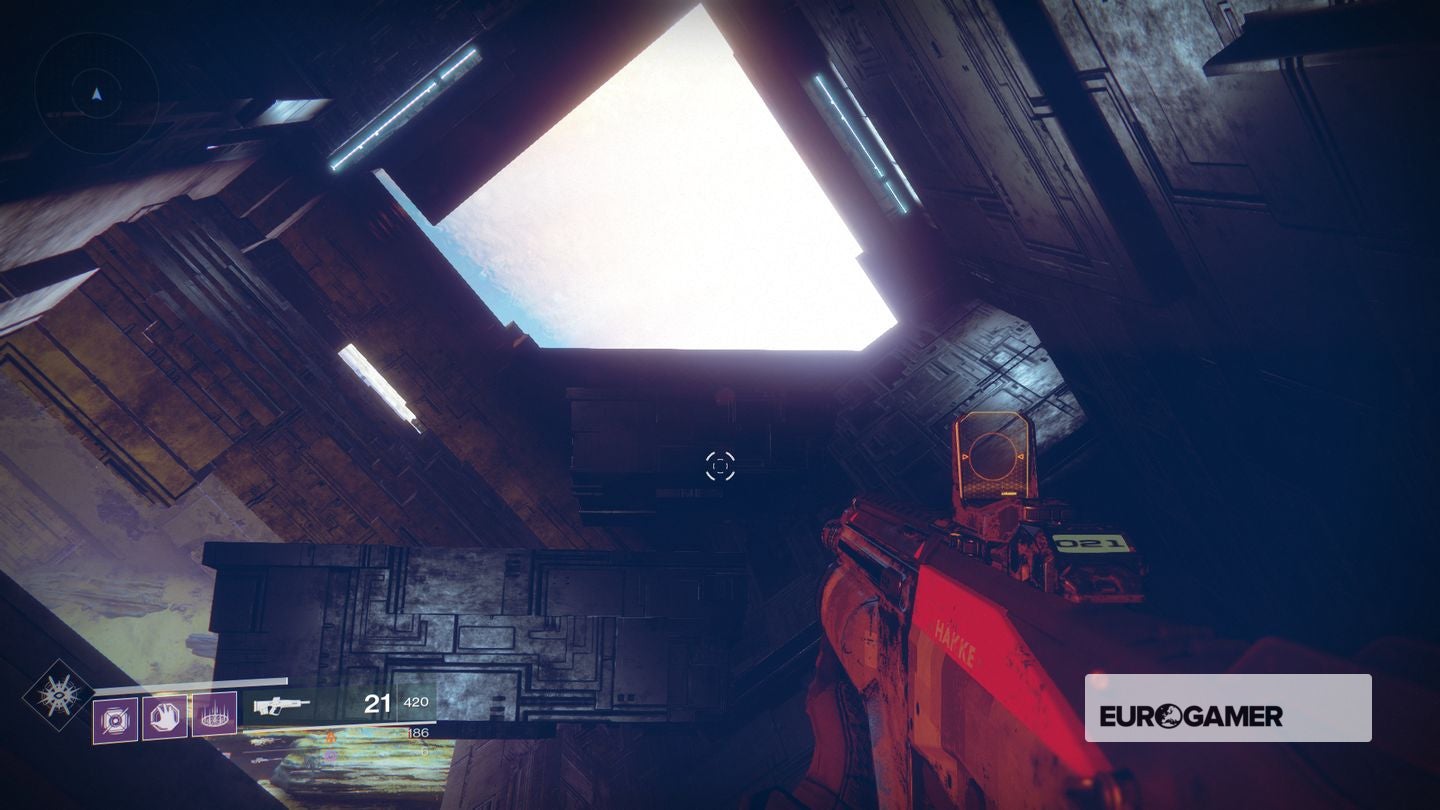Viewport: 1440px width, 810px height.
Task: Toggle the melee ability slot
Action: click(166, 718)
